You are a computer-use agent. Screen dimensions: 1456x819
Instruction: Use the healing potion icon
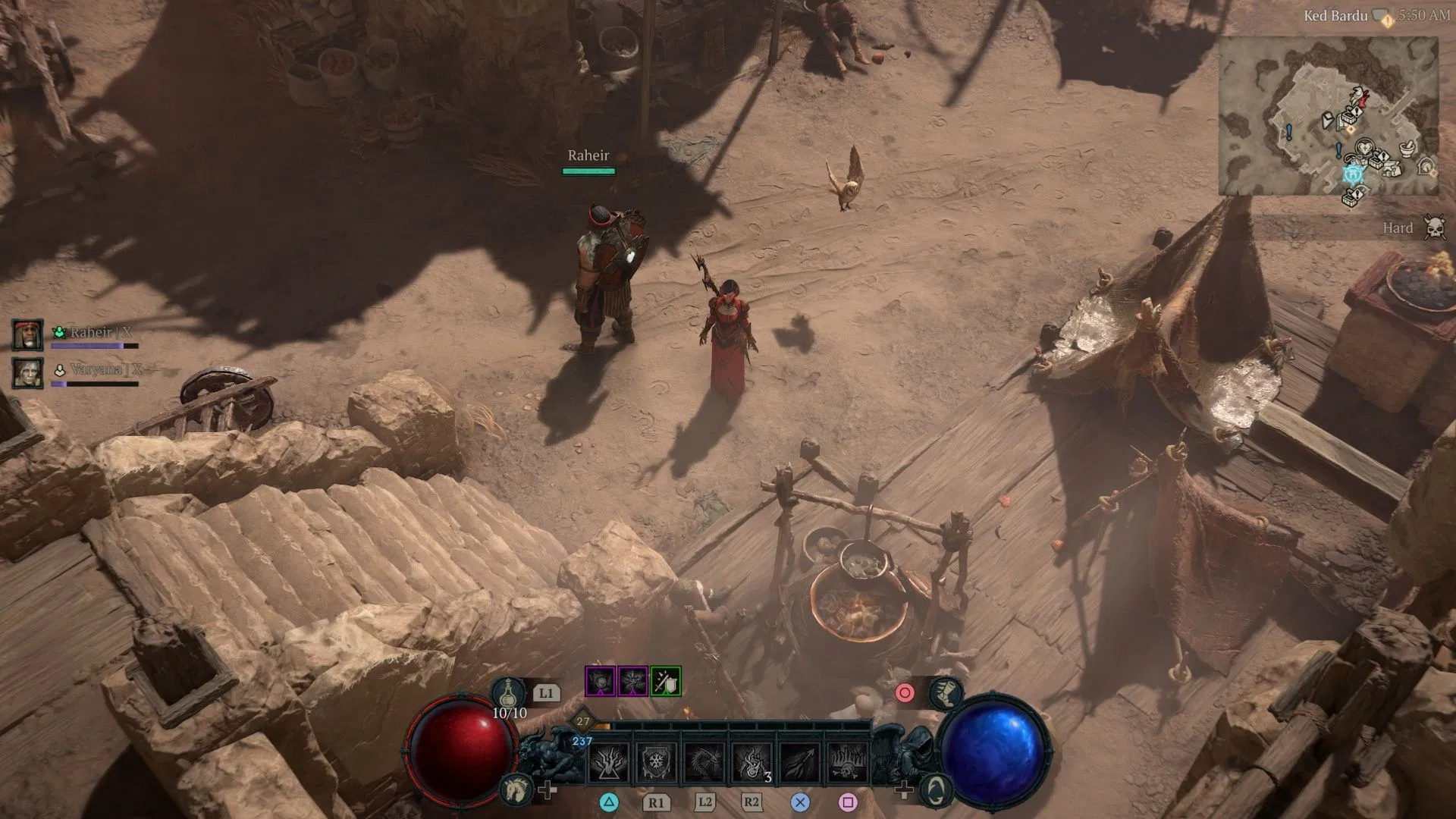click(508, 693)
